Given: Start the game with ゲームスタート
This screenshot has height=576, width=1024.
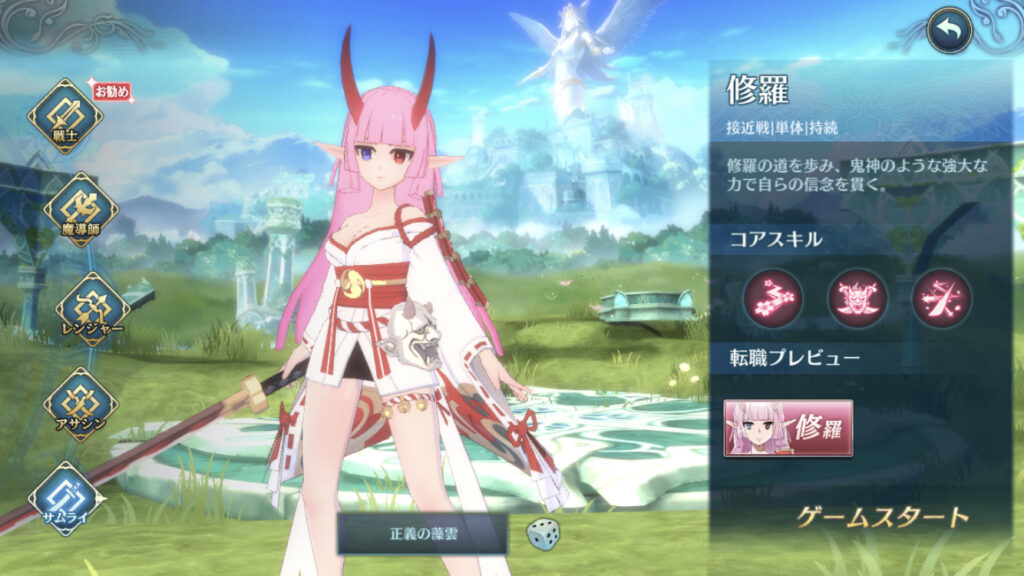Looking at the screenshot, I should tap(883, 517).
